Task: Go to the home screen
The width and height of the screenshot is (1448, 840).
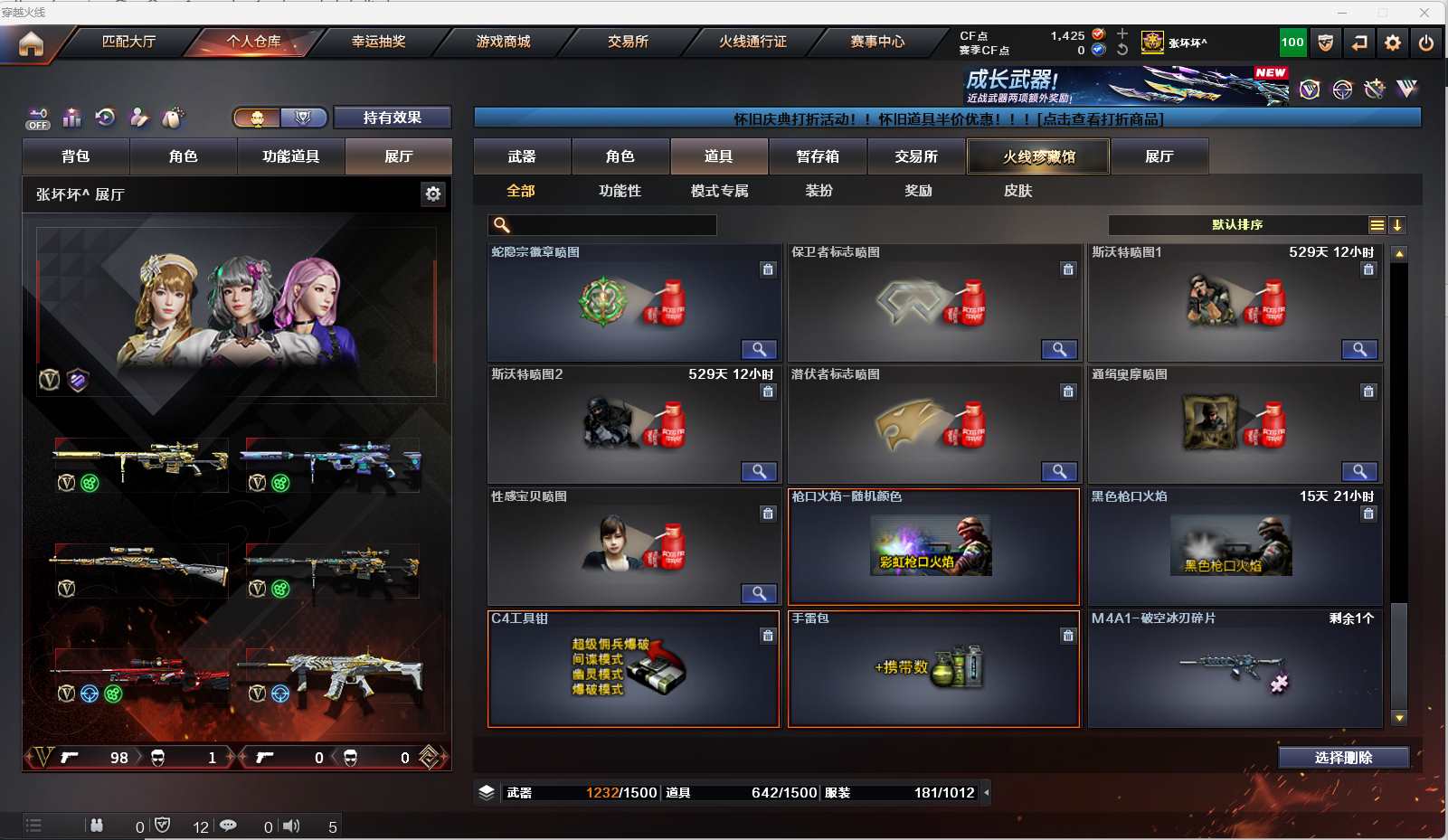Action: click(x=31, y=43)
